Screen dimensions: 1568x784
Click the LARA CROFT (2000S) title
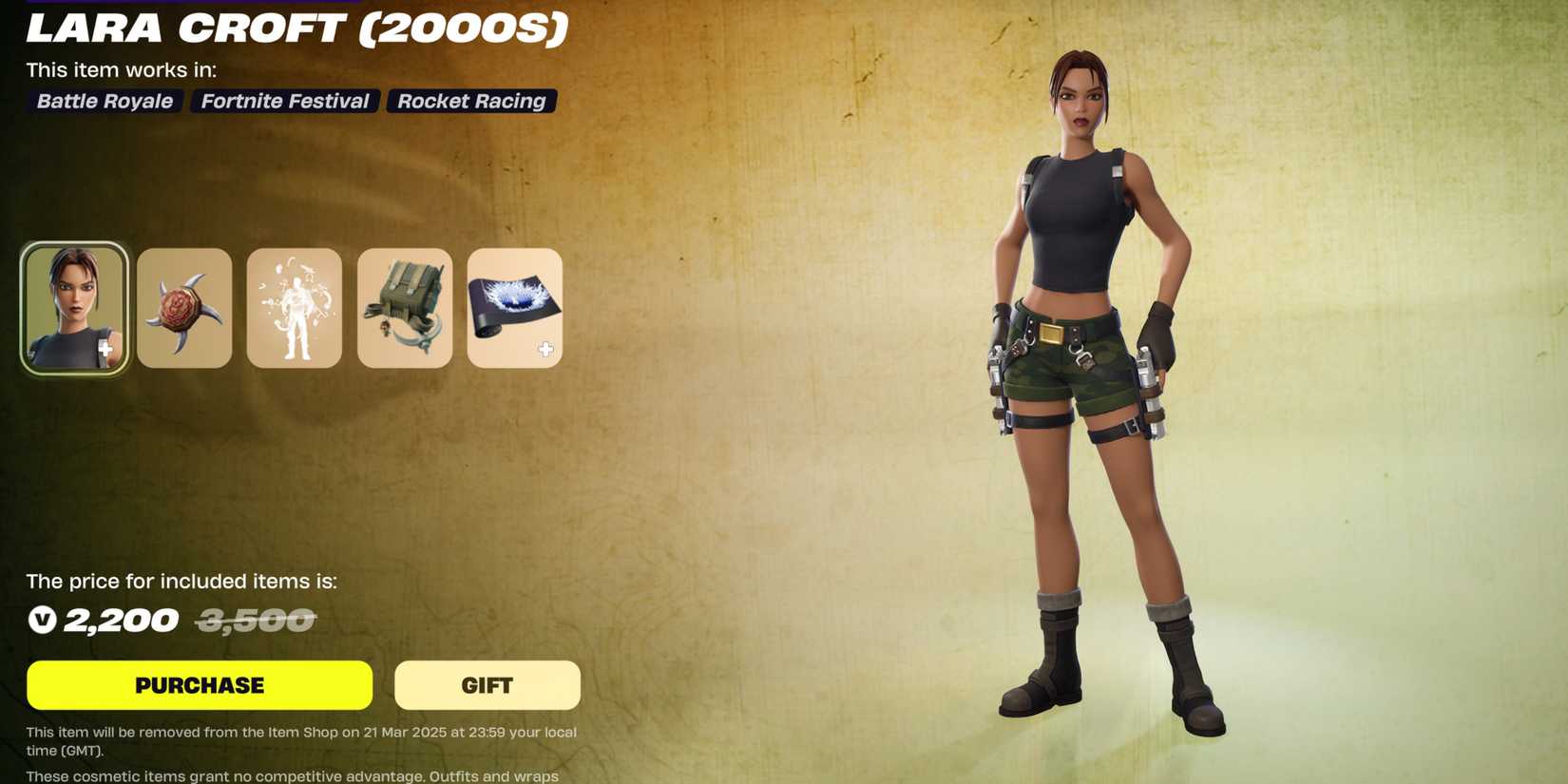click(x=295, y=29)
